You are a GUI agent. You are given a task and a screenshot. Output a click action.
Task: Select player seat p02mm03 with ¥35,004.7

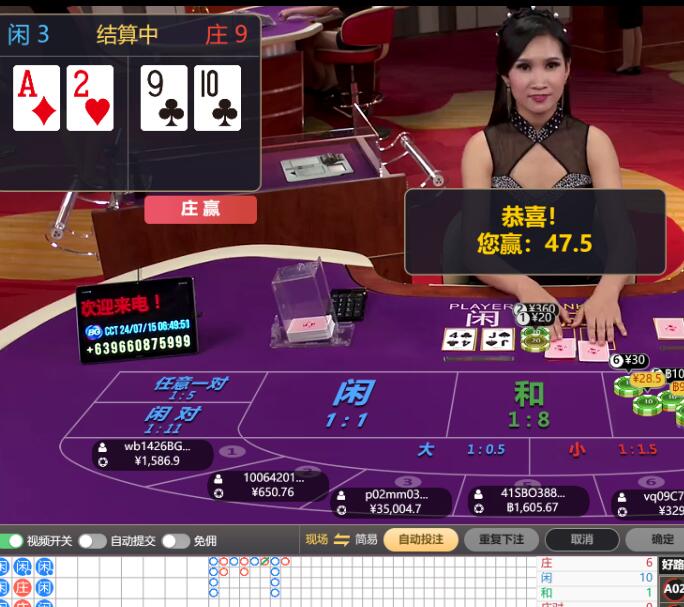coord(391,502)
